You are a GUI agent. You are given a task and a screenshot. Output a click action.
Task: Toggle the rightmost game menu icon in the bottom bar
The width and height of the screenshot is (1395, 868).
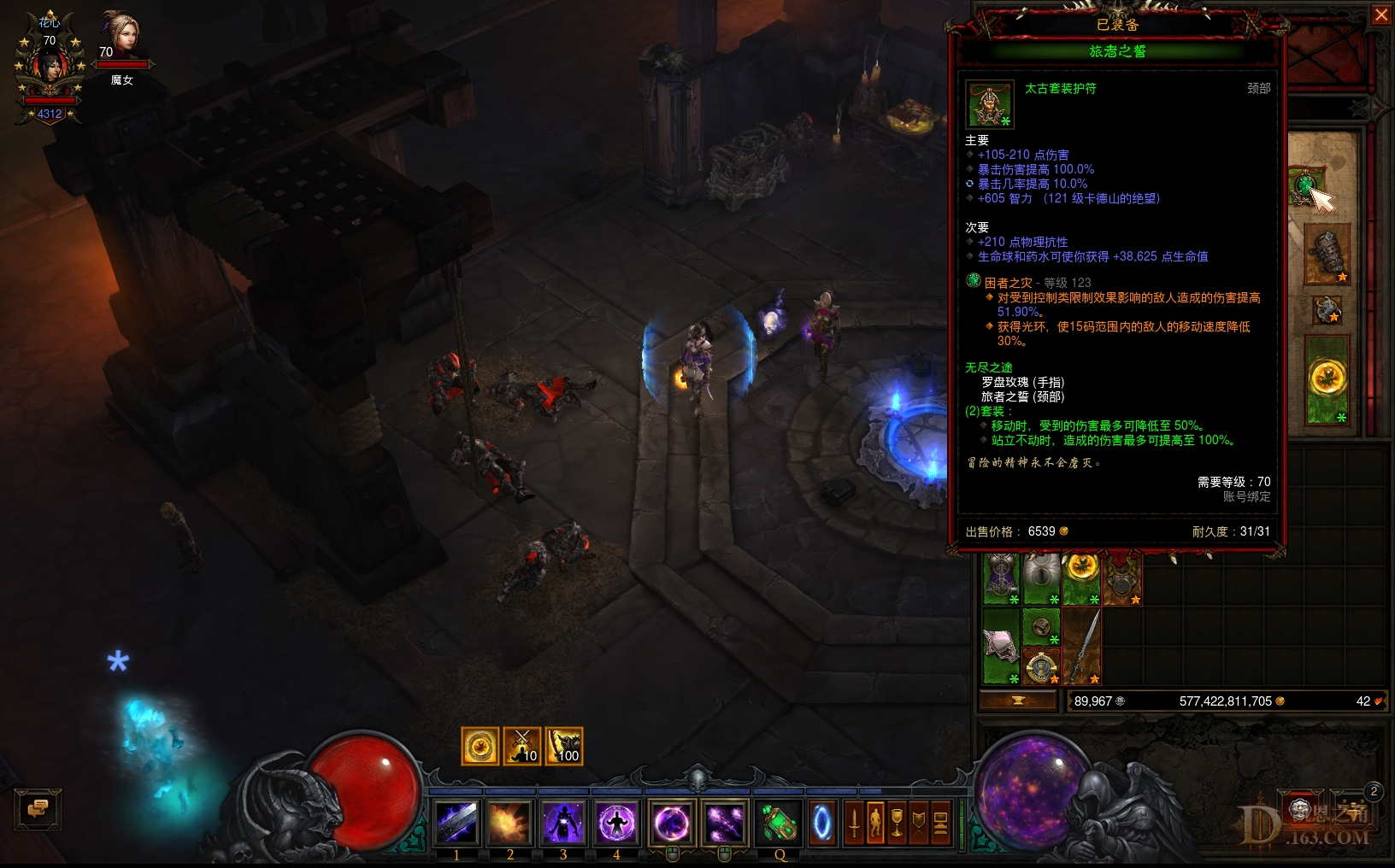[940, 822]
